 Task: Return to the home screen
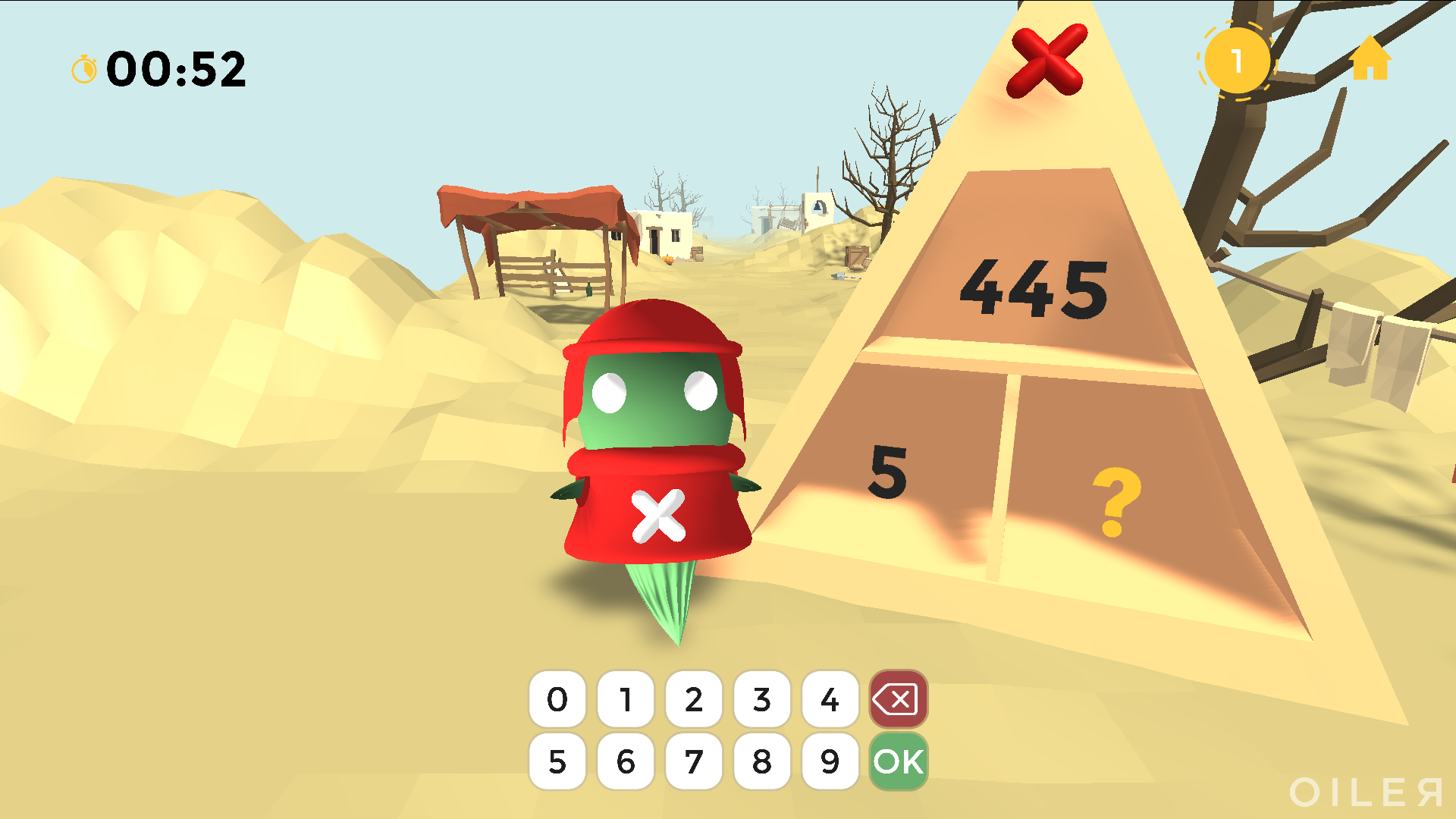click(1370, 59)
